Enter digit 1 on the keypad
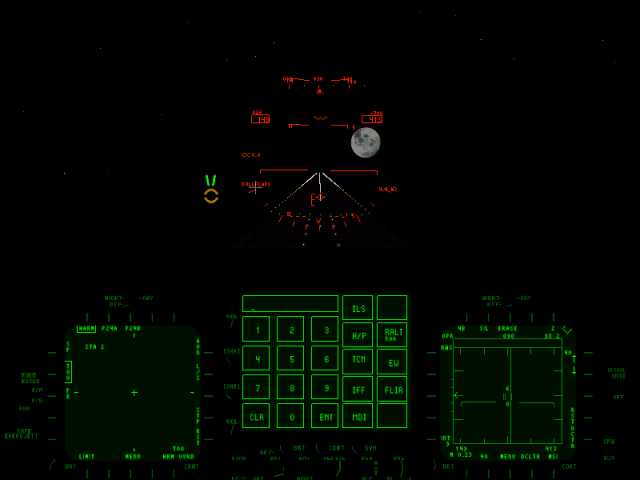This screenshot has width=640, height=480. tap(256, 329)
